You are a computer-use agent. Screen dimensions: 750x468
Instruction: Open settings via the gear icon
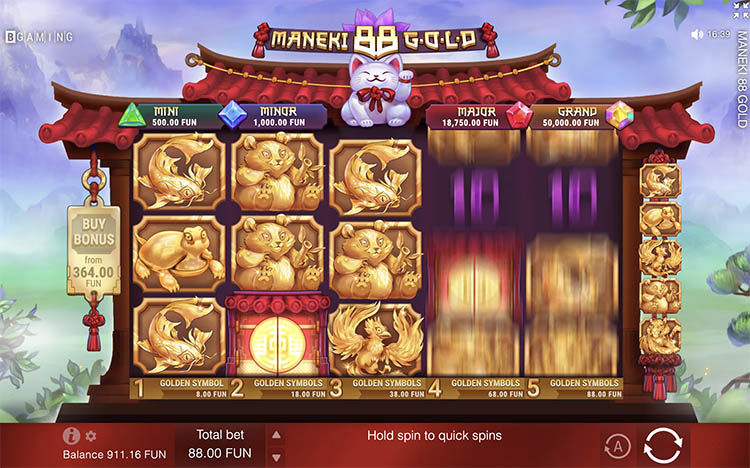coord(91,436)
